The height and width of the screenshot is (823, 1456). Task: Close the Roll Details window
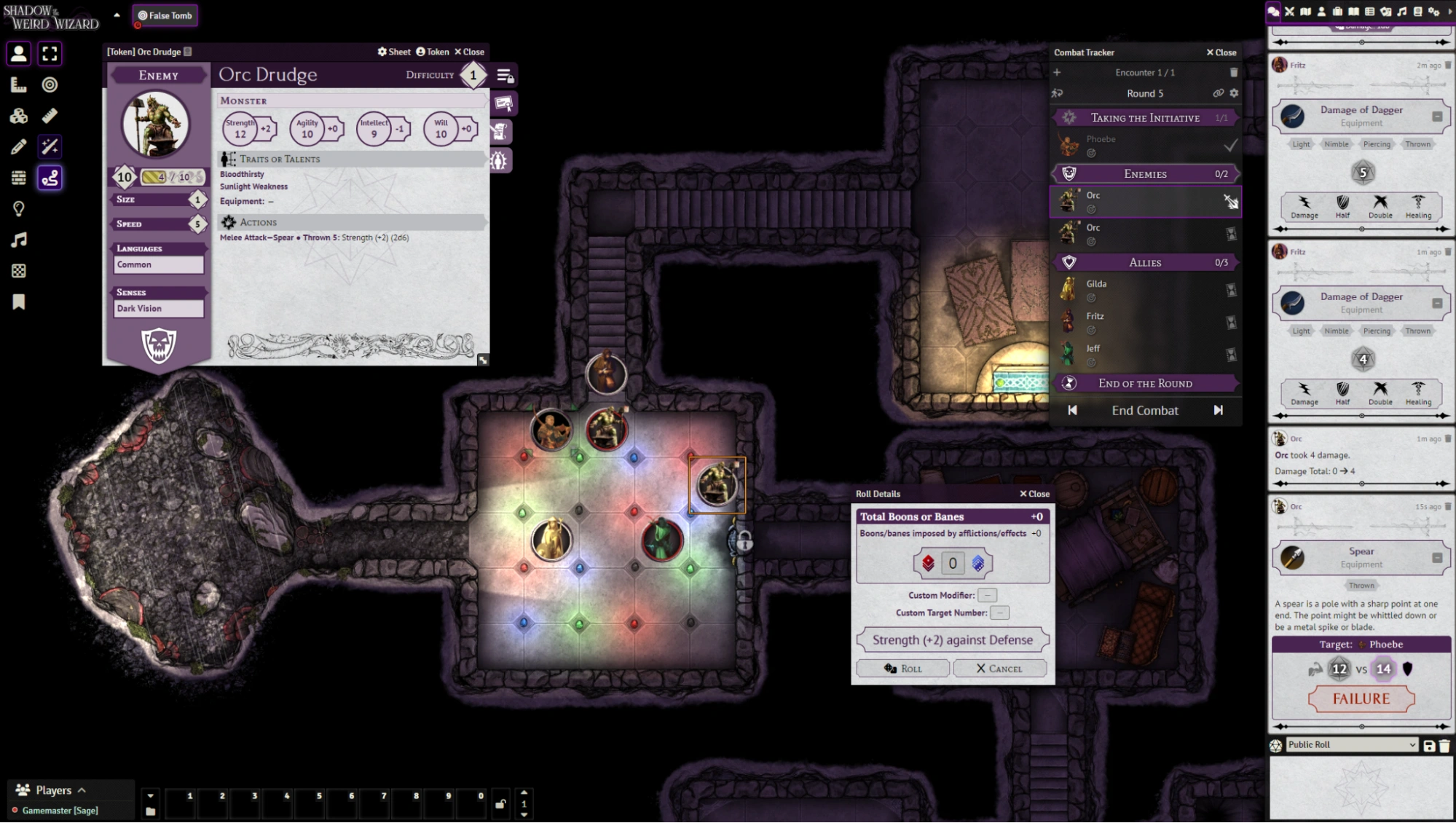1034,494
